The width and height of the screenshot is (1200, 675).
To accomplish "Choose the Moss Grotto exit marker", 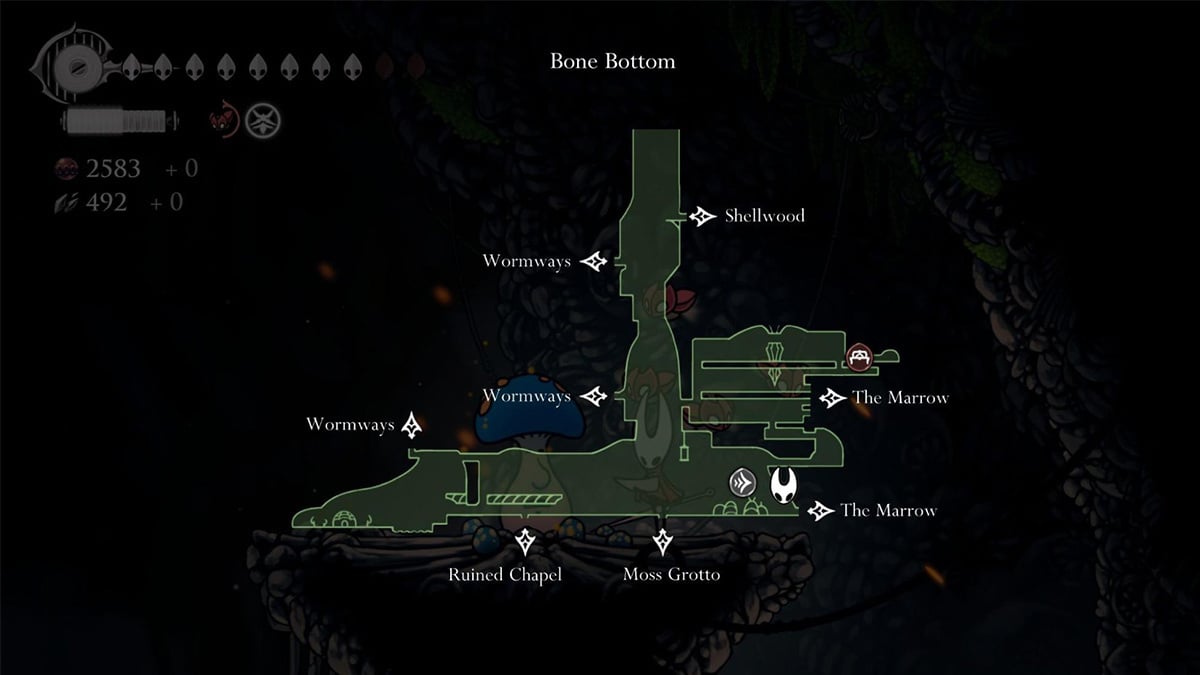I will pos(661,543).
